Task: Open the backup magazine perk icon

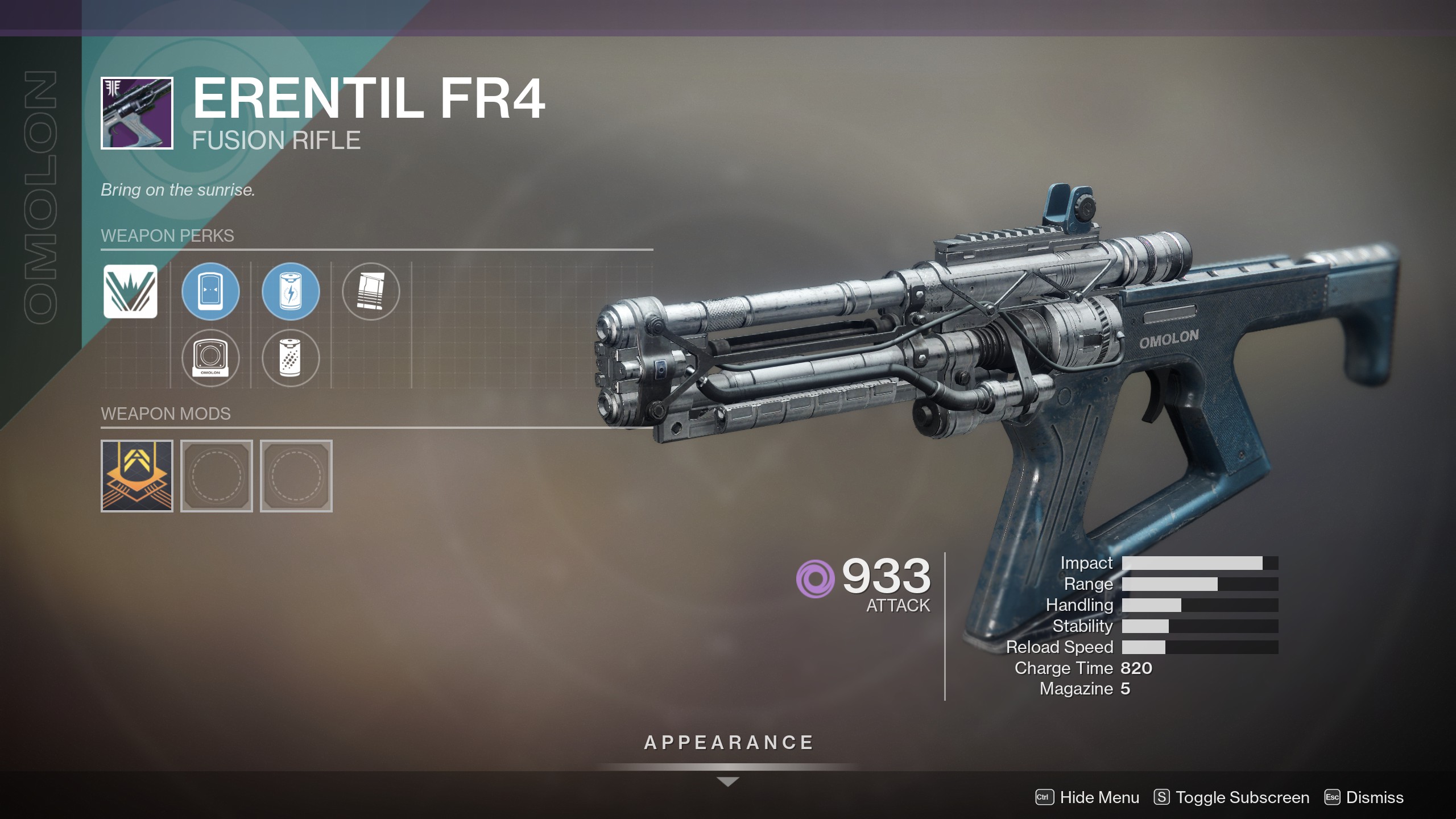Action: click(x=371, y=292)
